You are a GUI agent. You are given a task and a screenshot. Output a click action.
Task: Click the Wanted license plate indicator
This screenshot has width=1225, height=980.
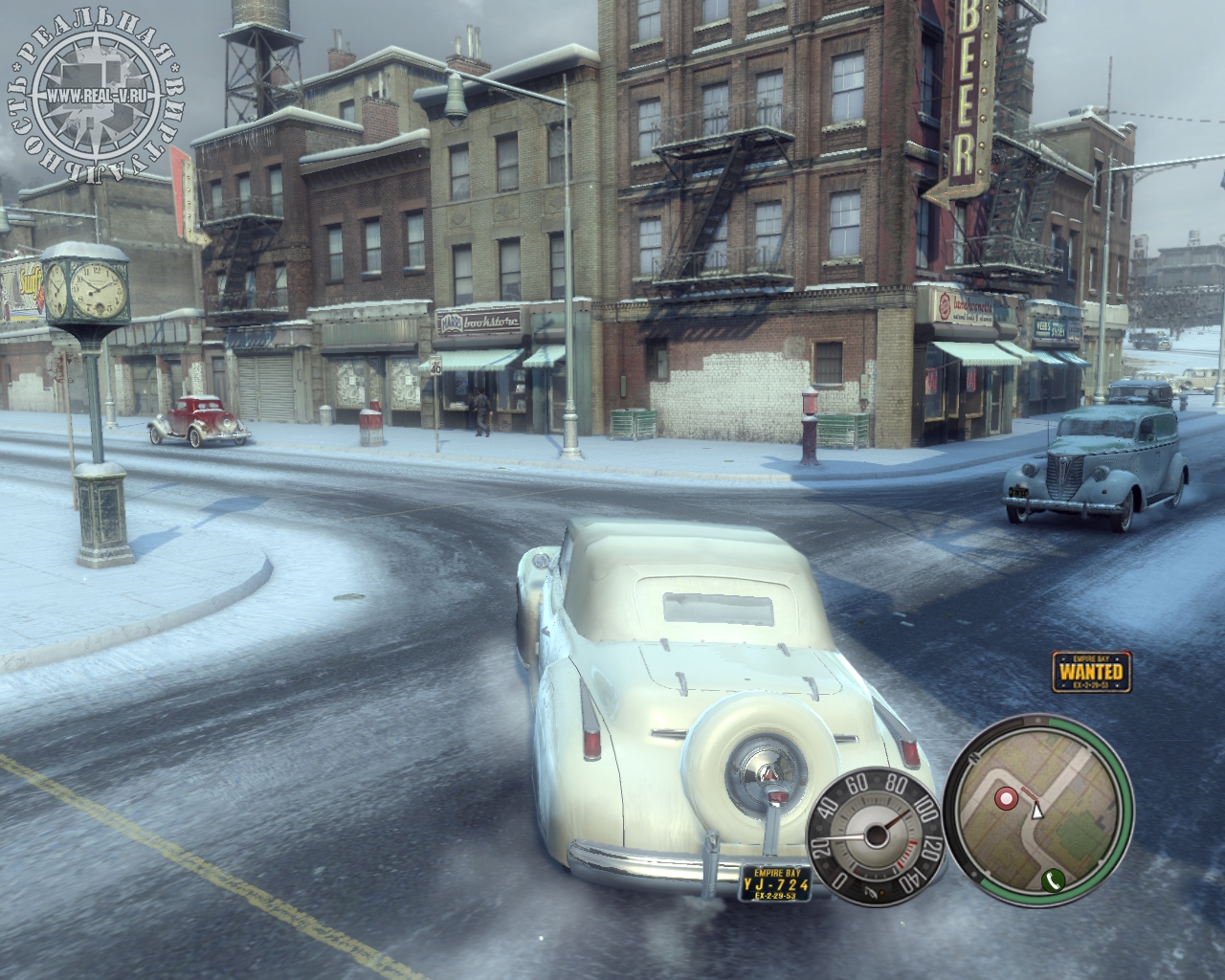pos(1087,671)
